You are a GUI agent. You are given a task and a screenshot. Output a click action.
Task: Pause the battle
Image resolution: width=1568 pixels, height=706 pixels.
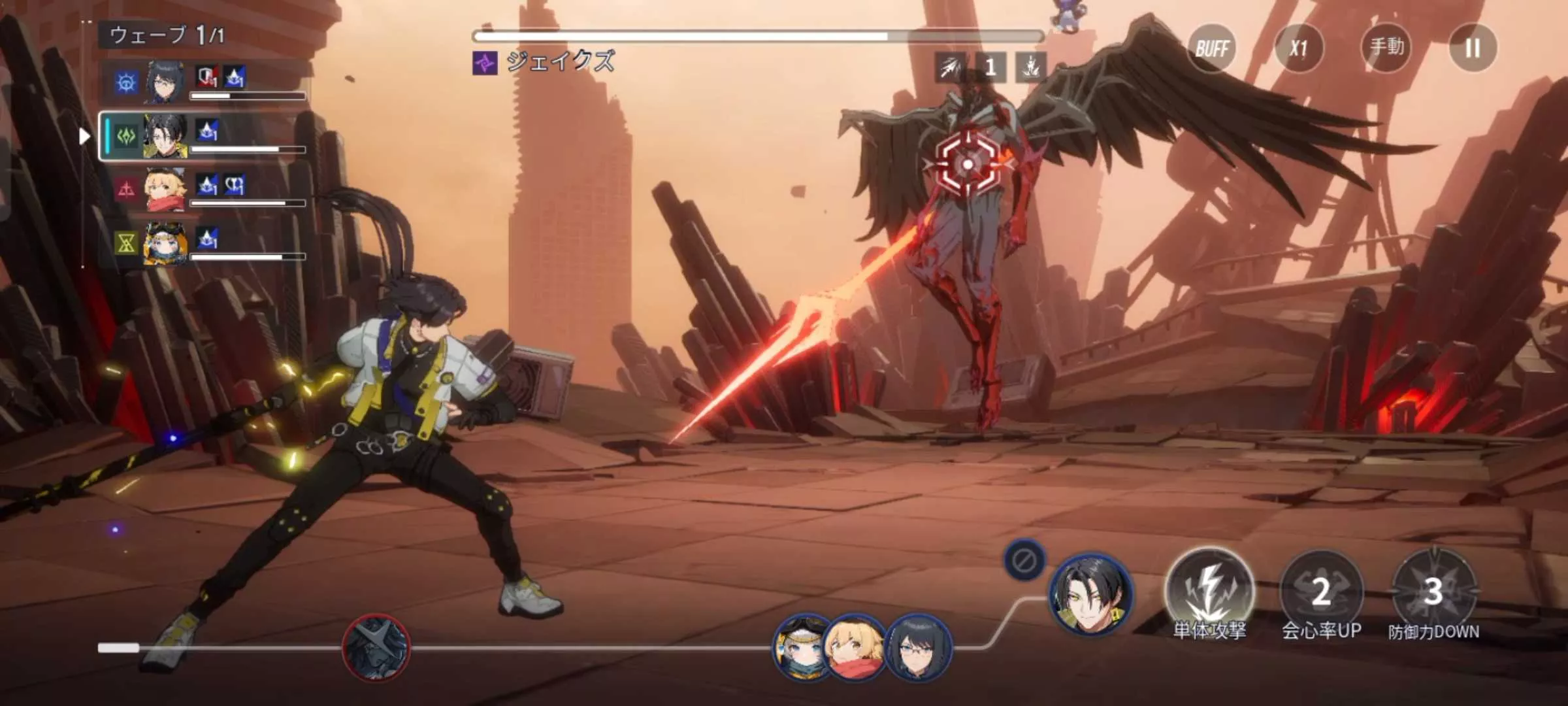pyautogui.click(x=1473, y=48)
